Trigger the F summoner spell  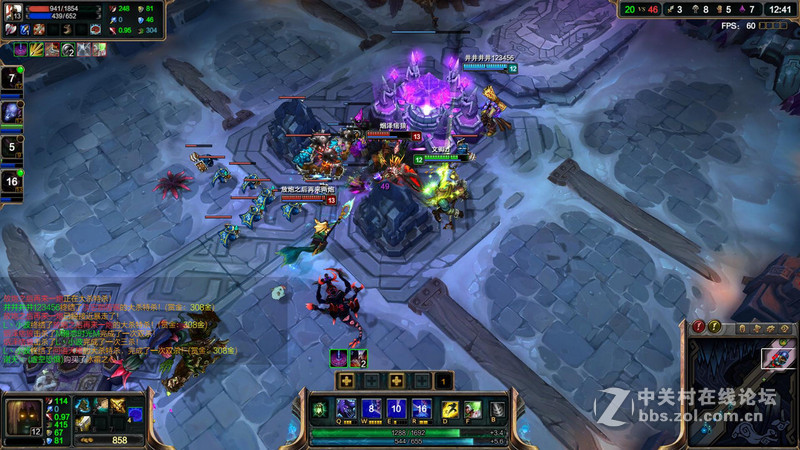coord(473,408)
